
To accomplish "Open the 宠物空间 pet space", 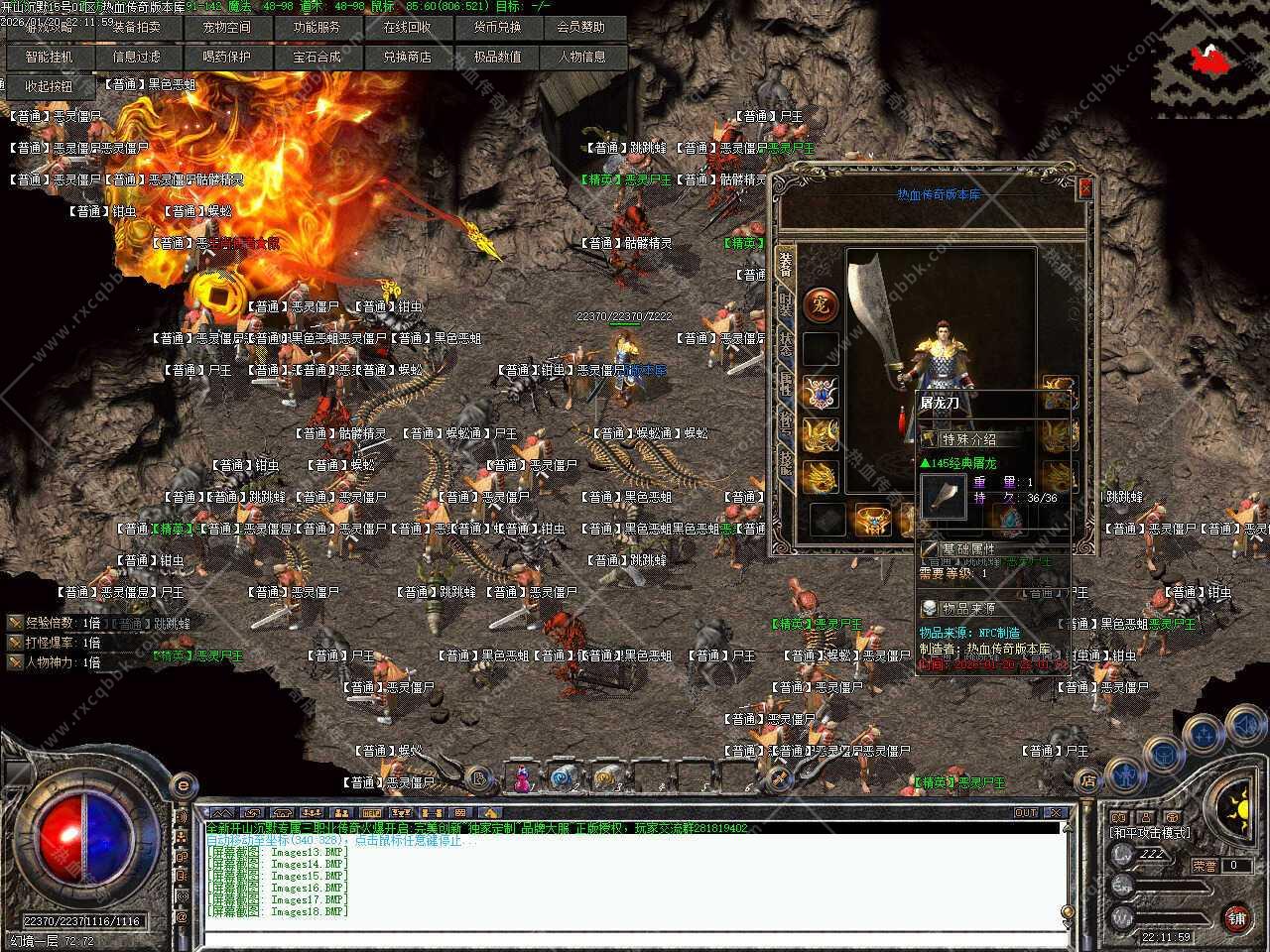I will tap(227, 28).
